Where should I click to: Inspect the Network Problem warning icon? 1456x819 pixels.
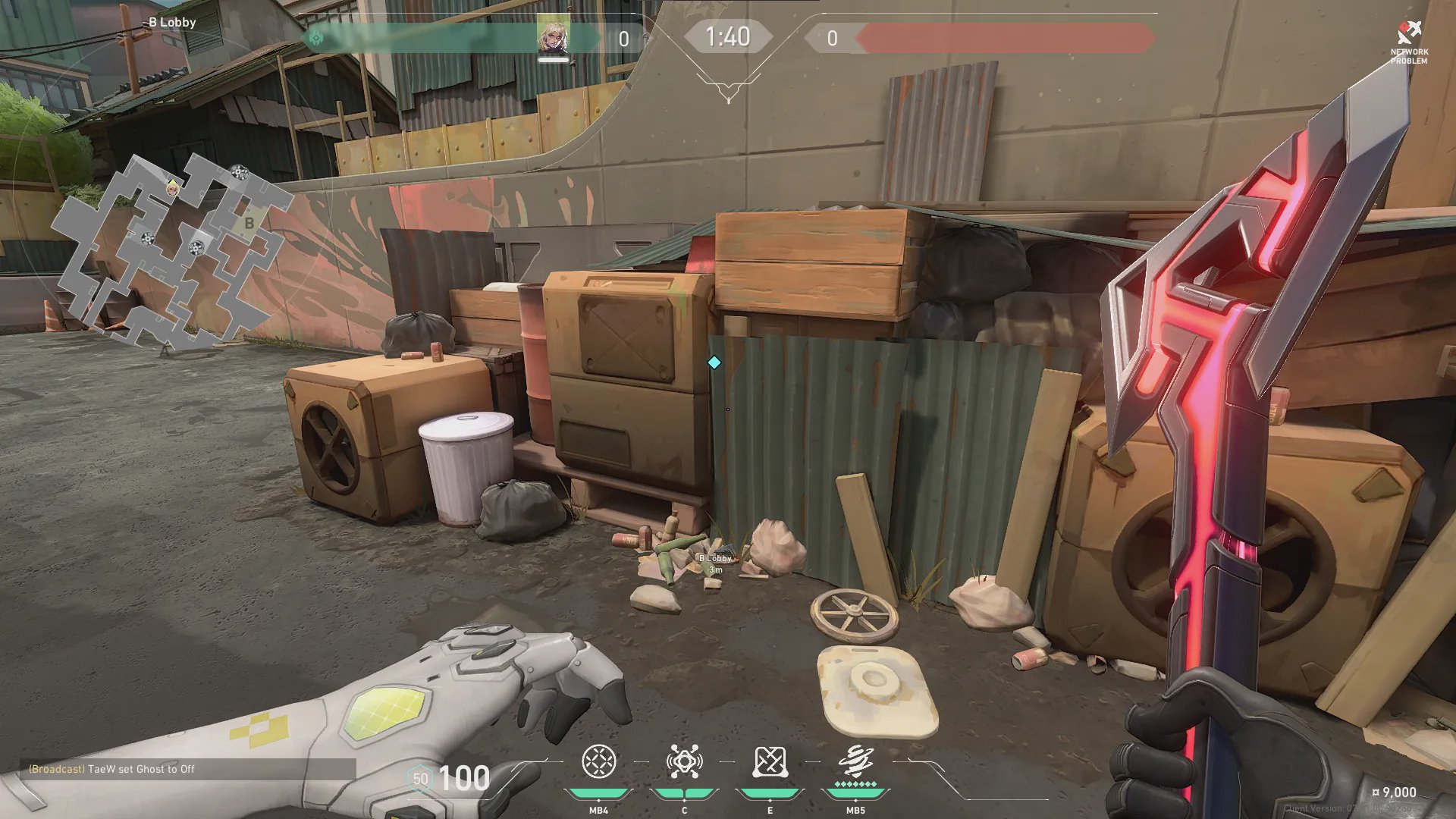1409,33
